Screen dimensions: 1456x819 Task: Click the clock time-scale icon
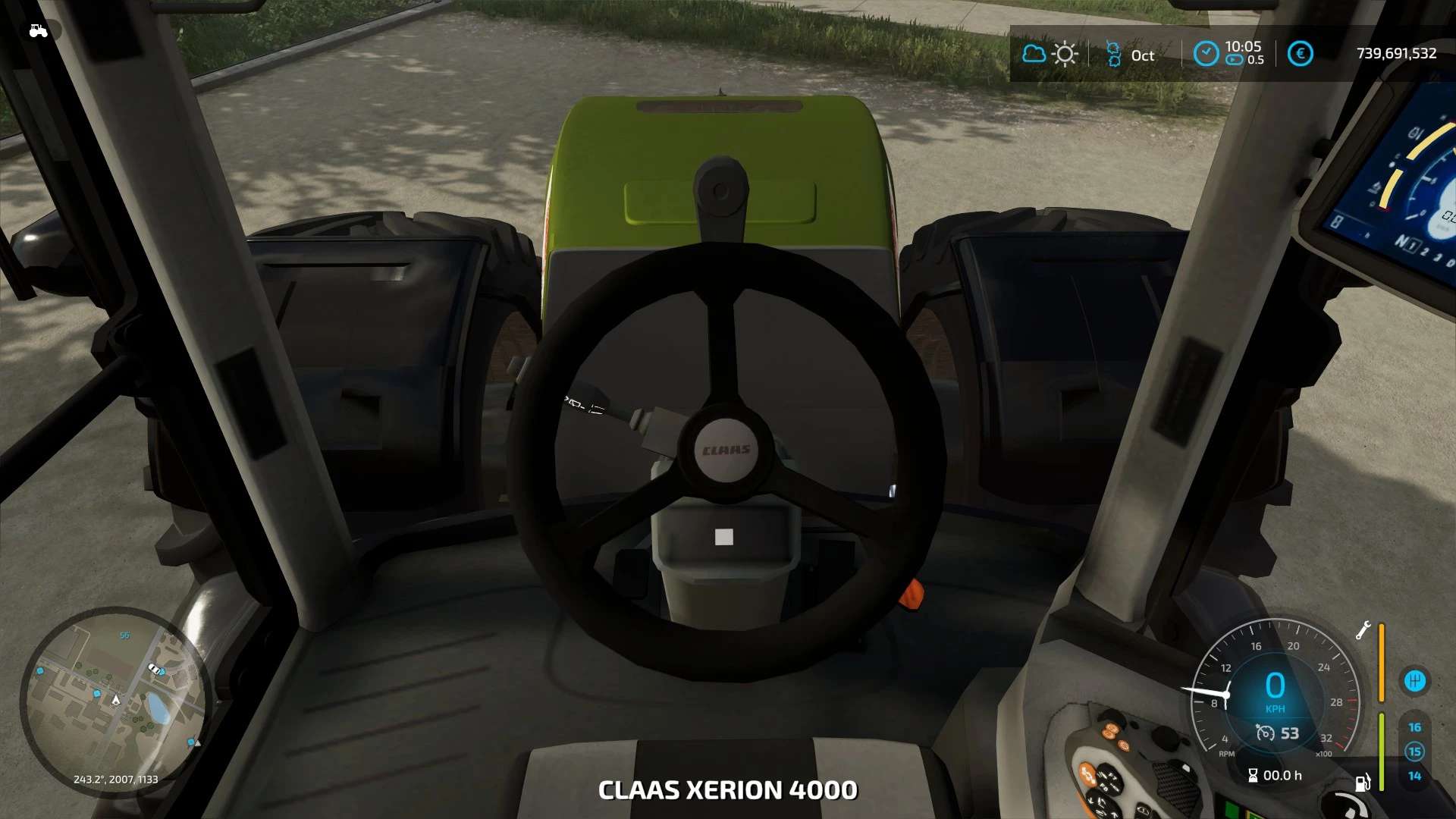[x=1206, y=54]
